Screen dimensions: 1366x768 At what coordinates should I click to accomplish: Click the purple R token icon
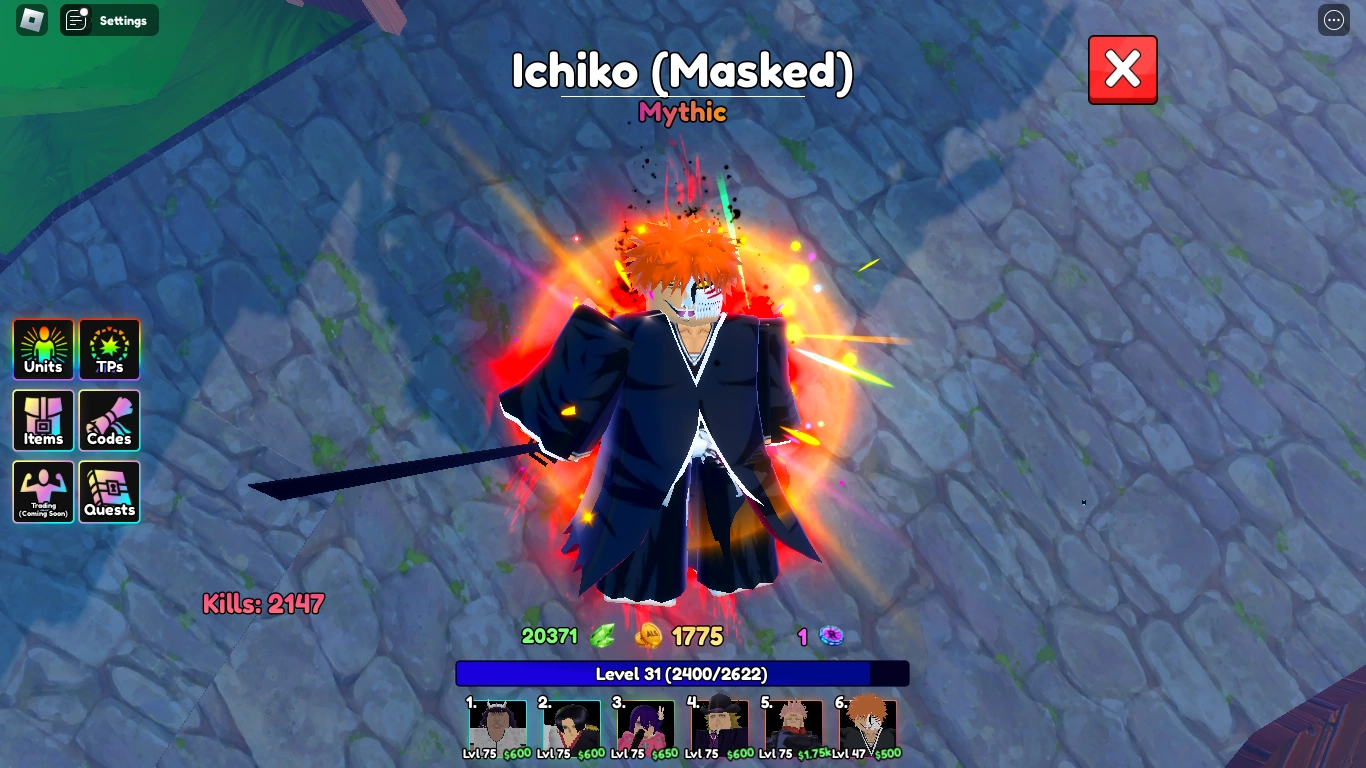coord(831,636)
